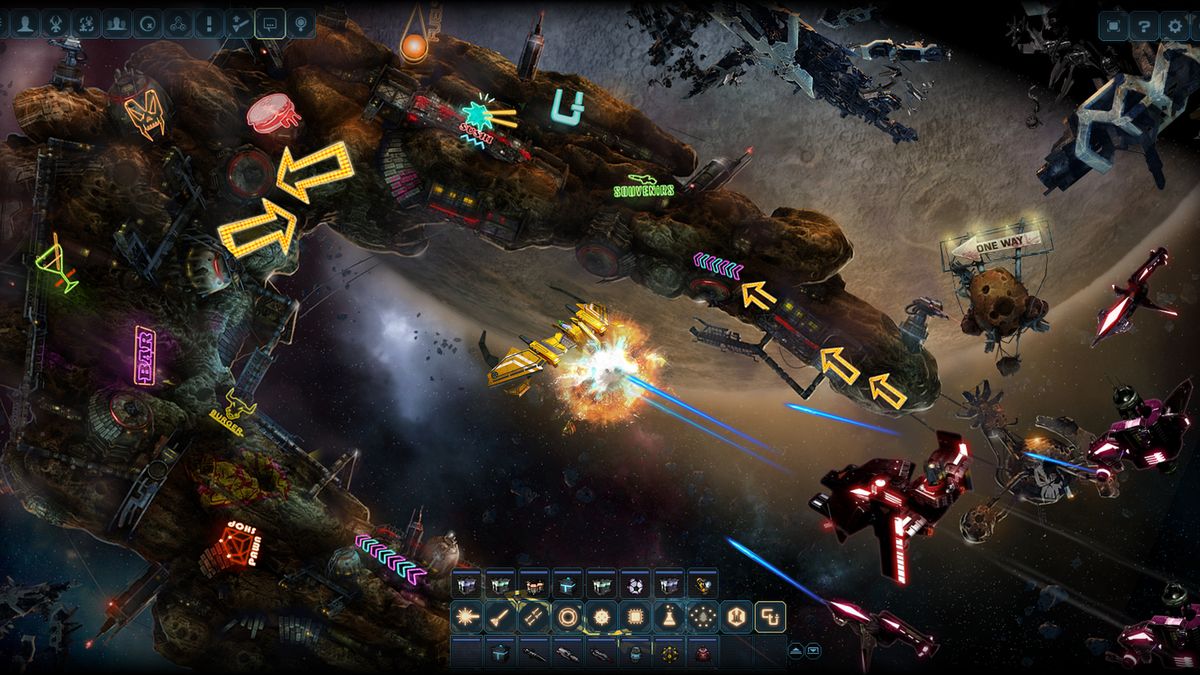The height and width of the screenshot is (675, 1200).
Task: Toggle the square window mode button
Action: click(1112, 26)
